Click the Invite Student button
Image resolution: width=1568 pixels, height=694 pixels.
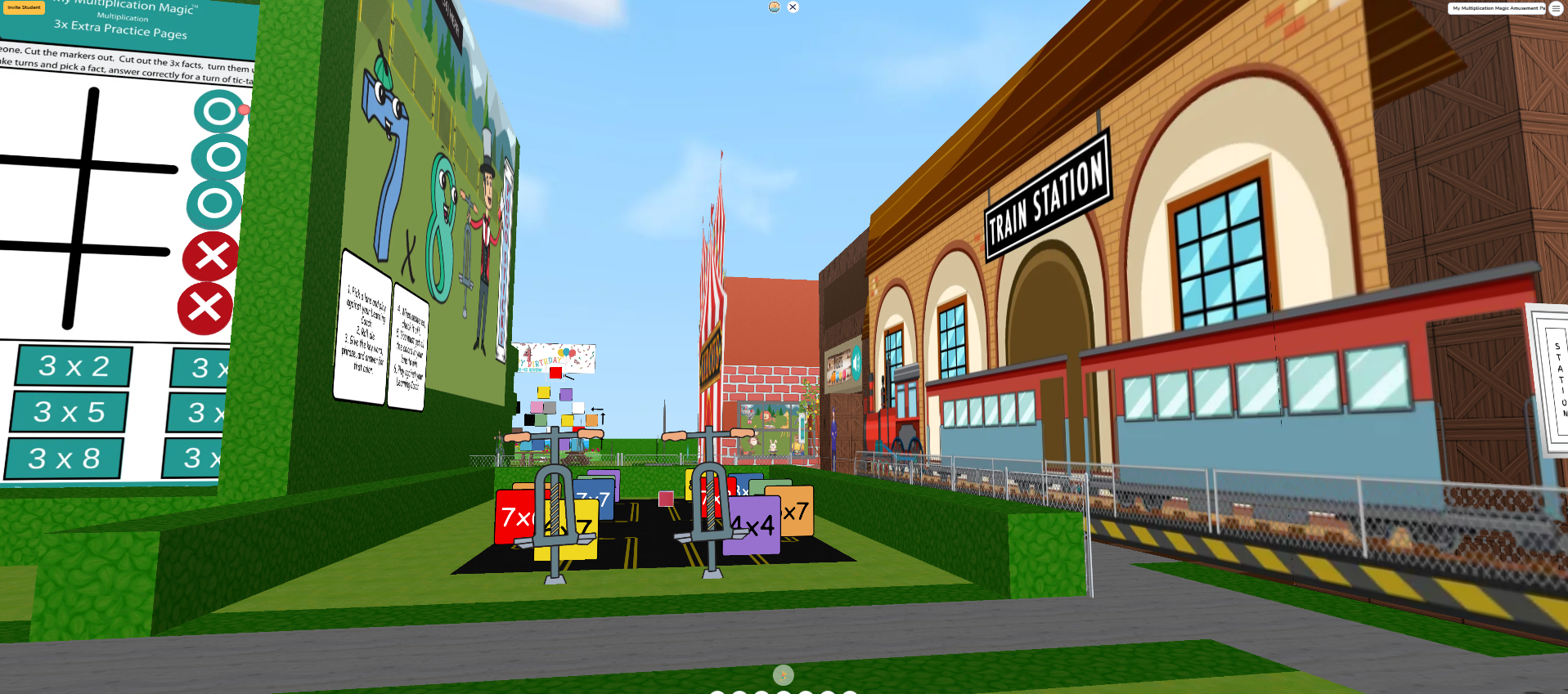(x=23, y=7)
